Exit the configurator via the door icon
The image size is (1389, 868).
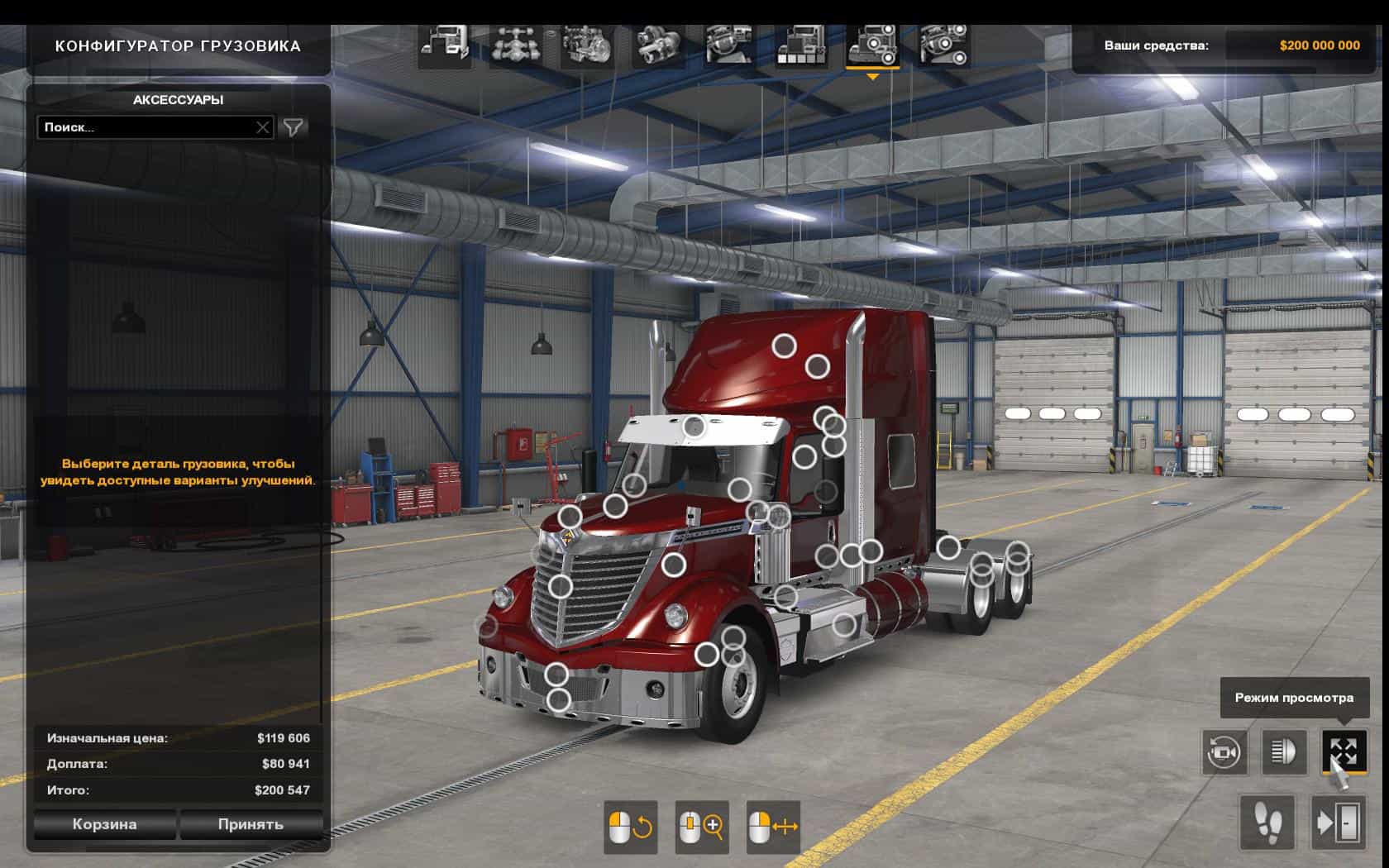point(1339,823)
